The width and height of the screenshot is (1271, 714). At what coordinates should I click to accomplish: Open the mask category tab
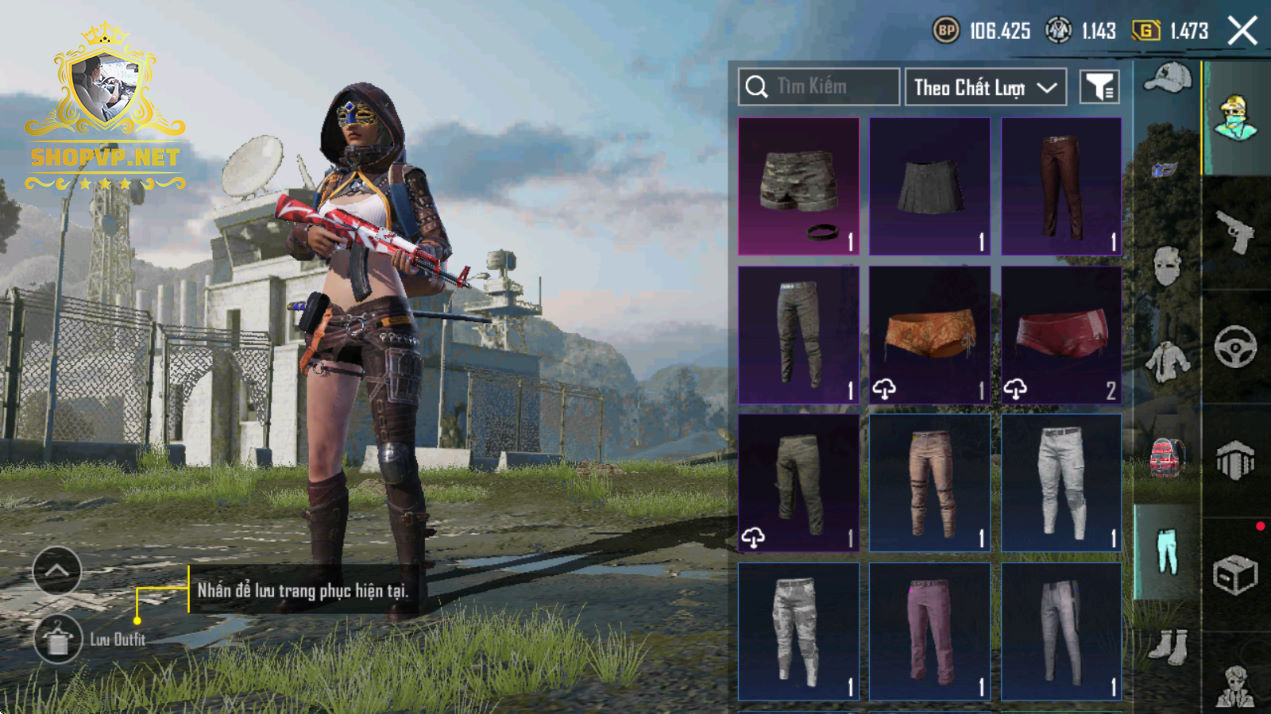(1167, 266)
